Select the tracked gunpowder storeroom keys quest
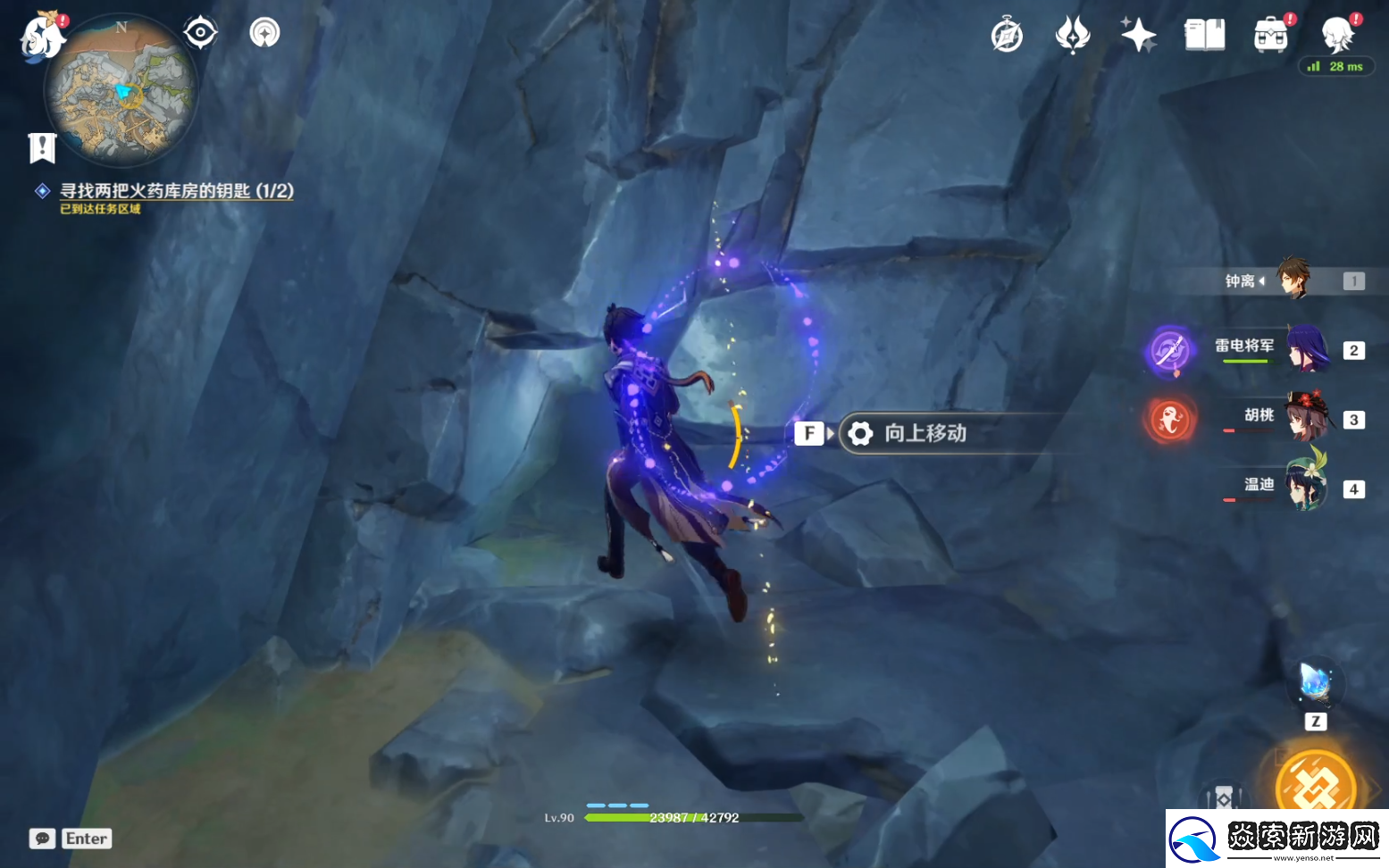The image size is (1389, 868). 176,191
